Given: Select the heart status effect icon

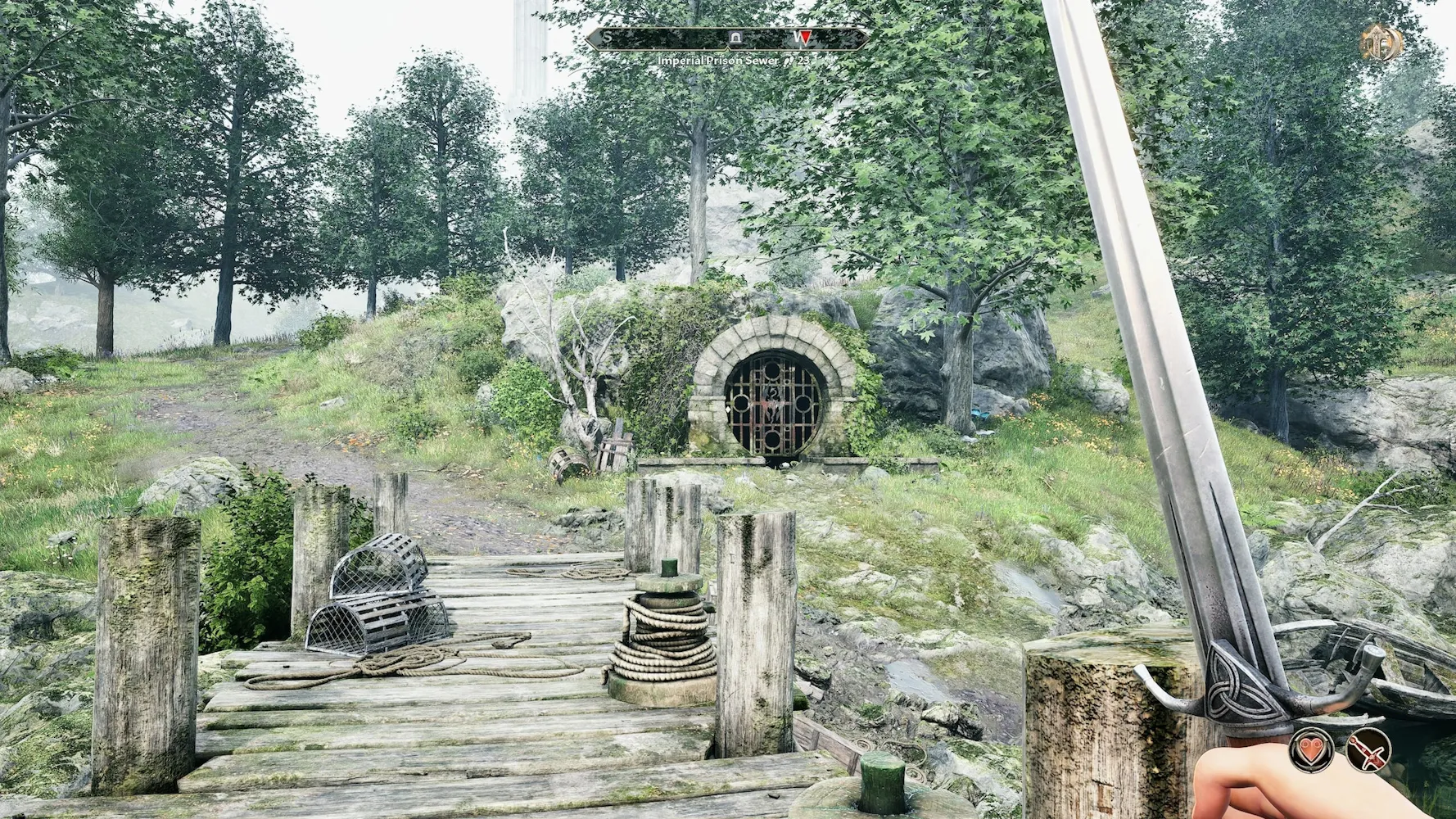Looking at the screenshot, I should tap(1311, 749).
